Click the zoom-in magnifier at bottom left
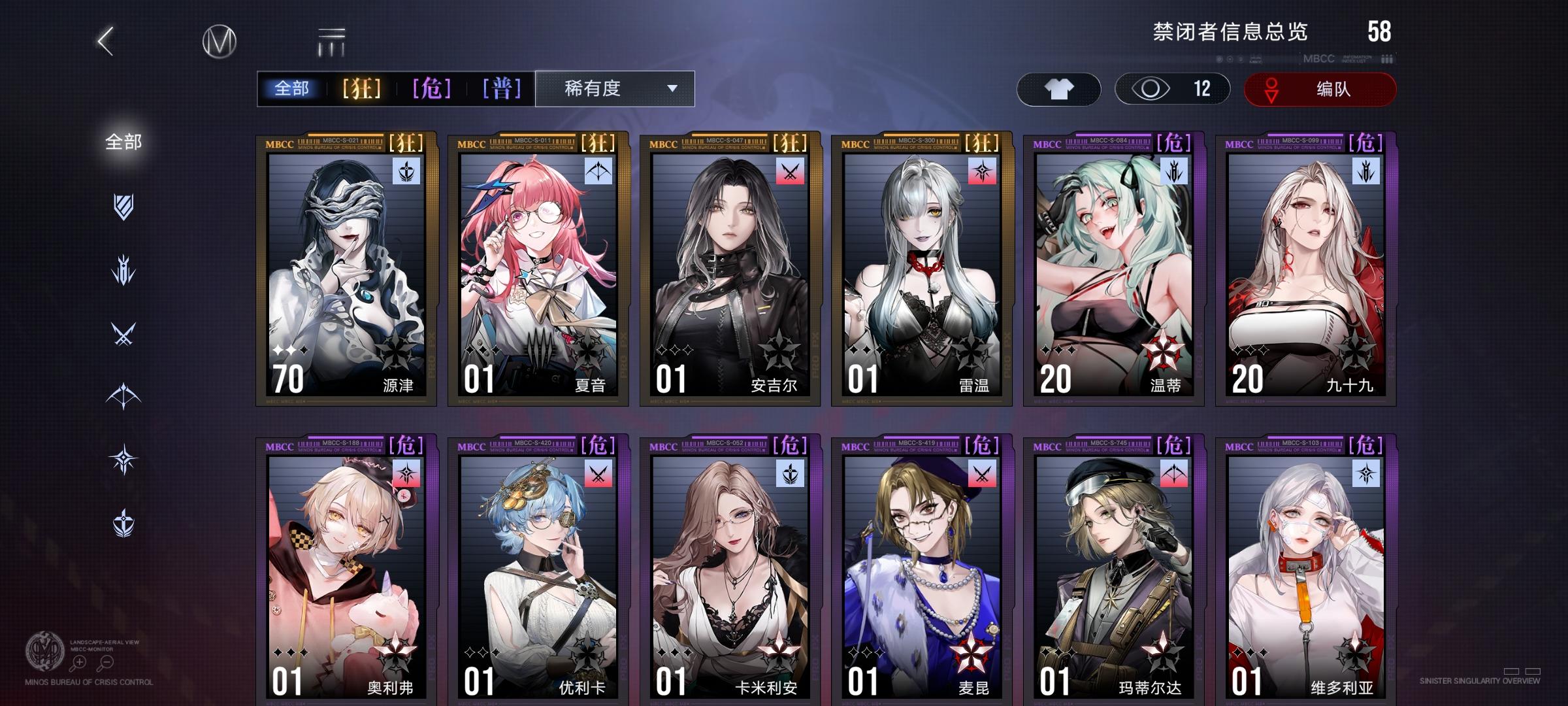The width and height of the screenshot is (1568, 706). coord(80,663)
